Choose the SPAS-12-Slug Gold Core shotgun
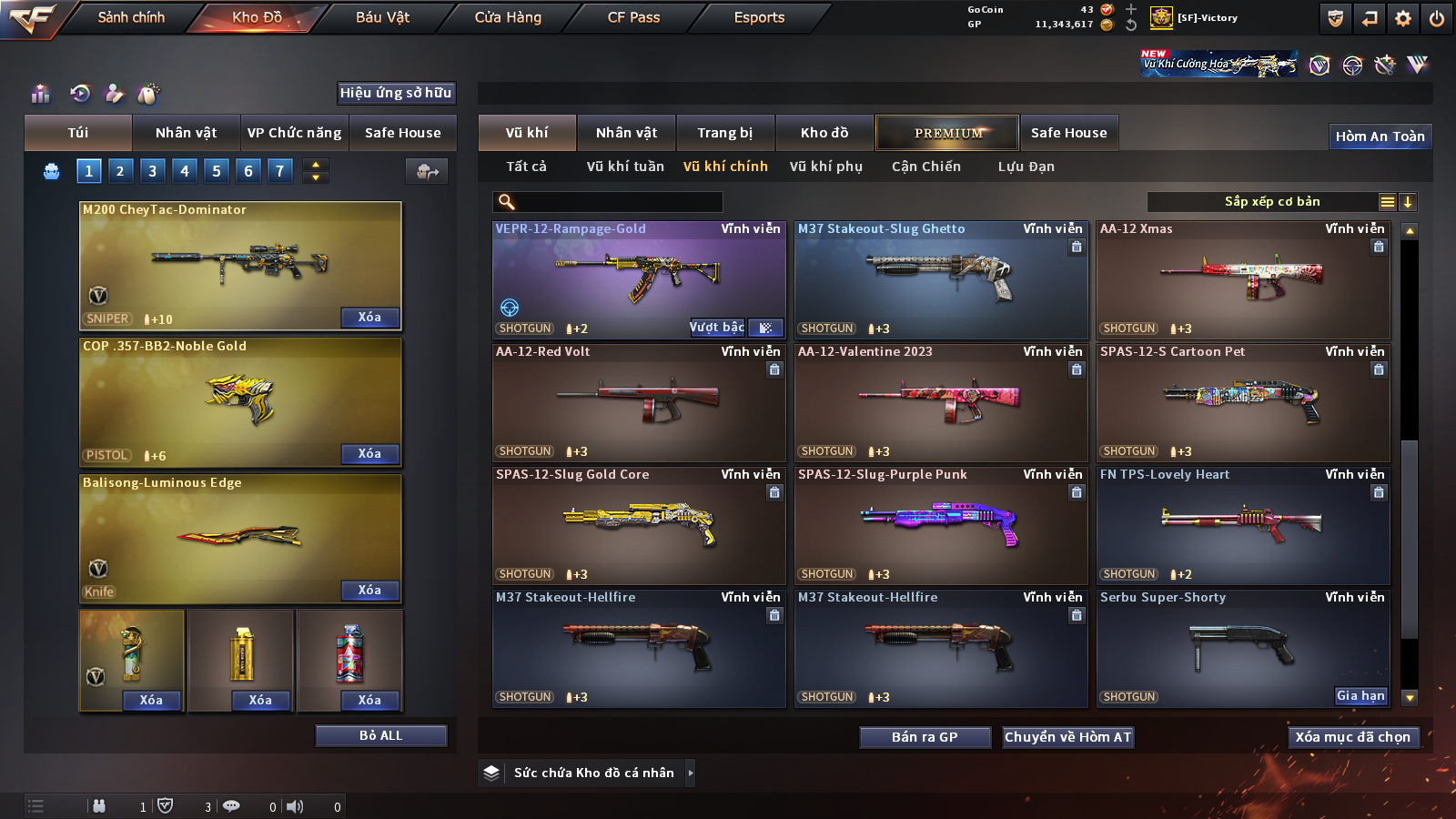The width and height of the screenshot is (1456, 819). pos(639,526)
